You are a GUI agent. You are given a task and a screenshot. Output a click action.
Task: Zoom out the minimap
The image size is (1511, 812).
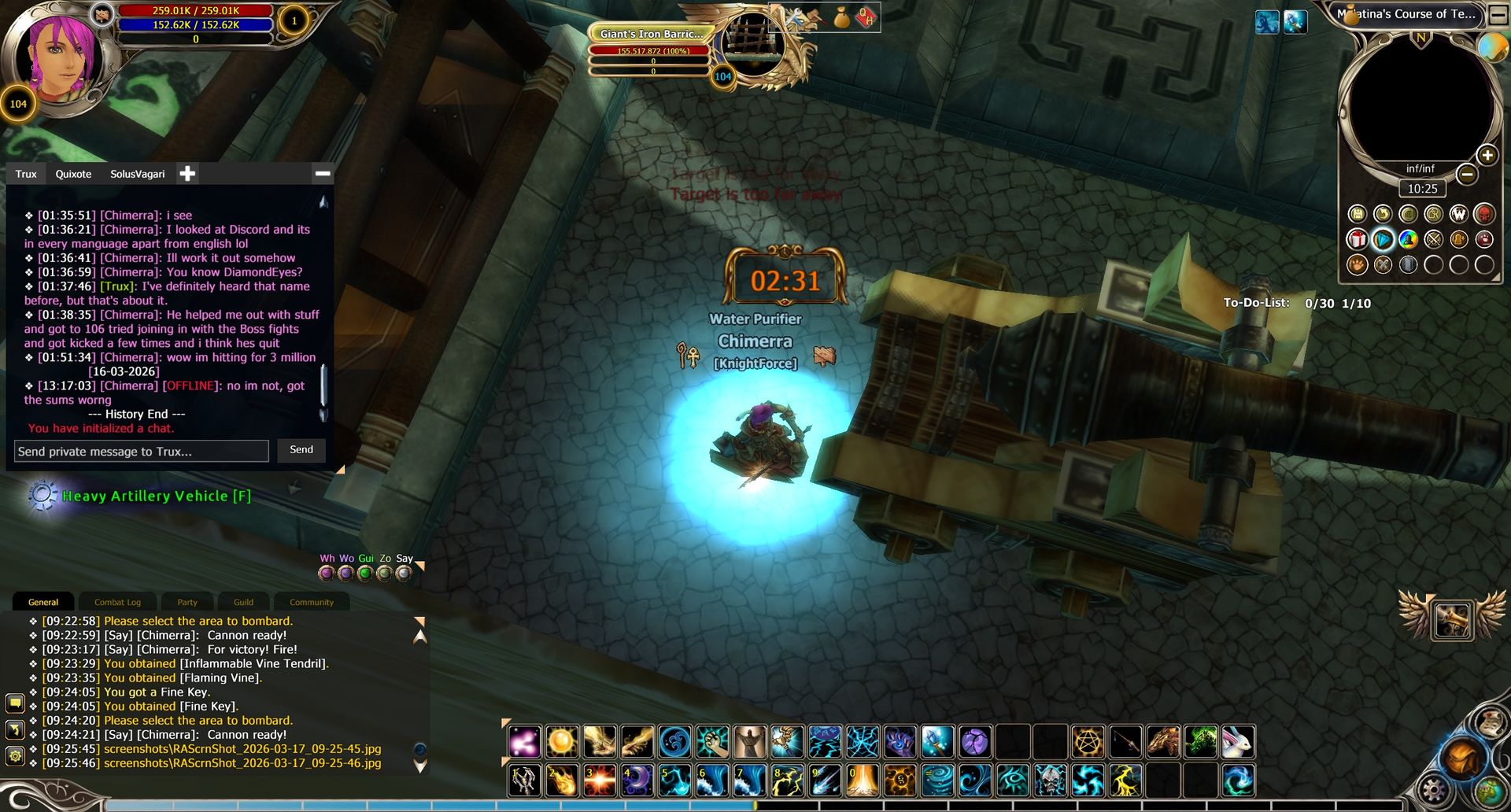coord(1467,174)
